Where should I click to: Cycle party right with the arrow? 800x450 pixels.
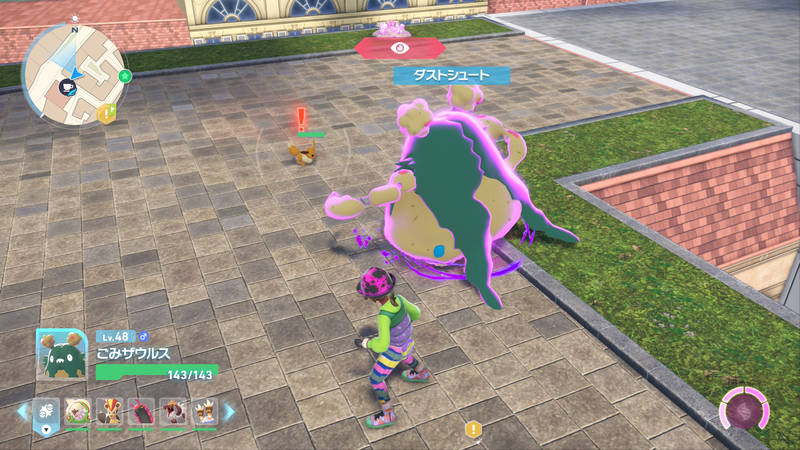[229, 411]
